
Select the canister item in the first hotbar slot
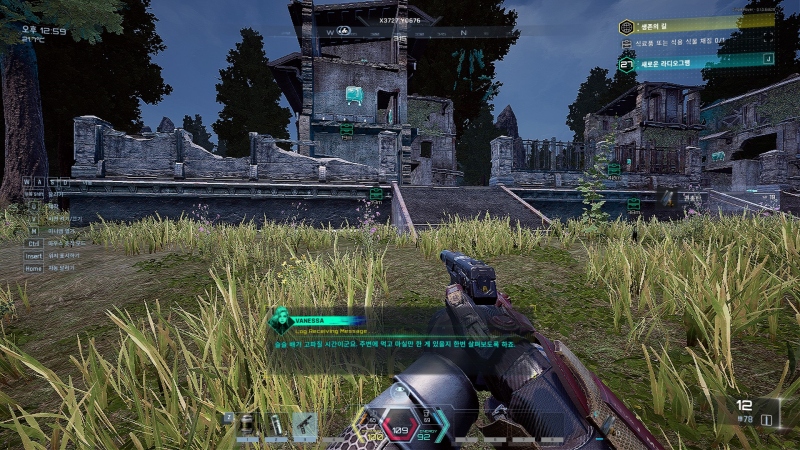[247, 426]
